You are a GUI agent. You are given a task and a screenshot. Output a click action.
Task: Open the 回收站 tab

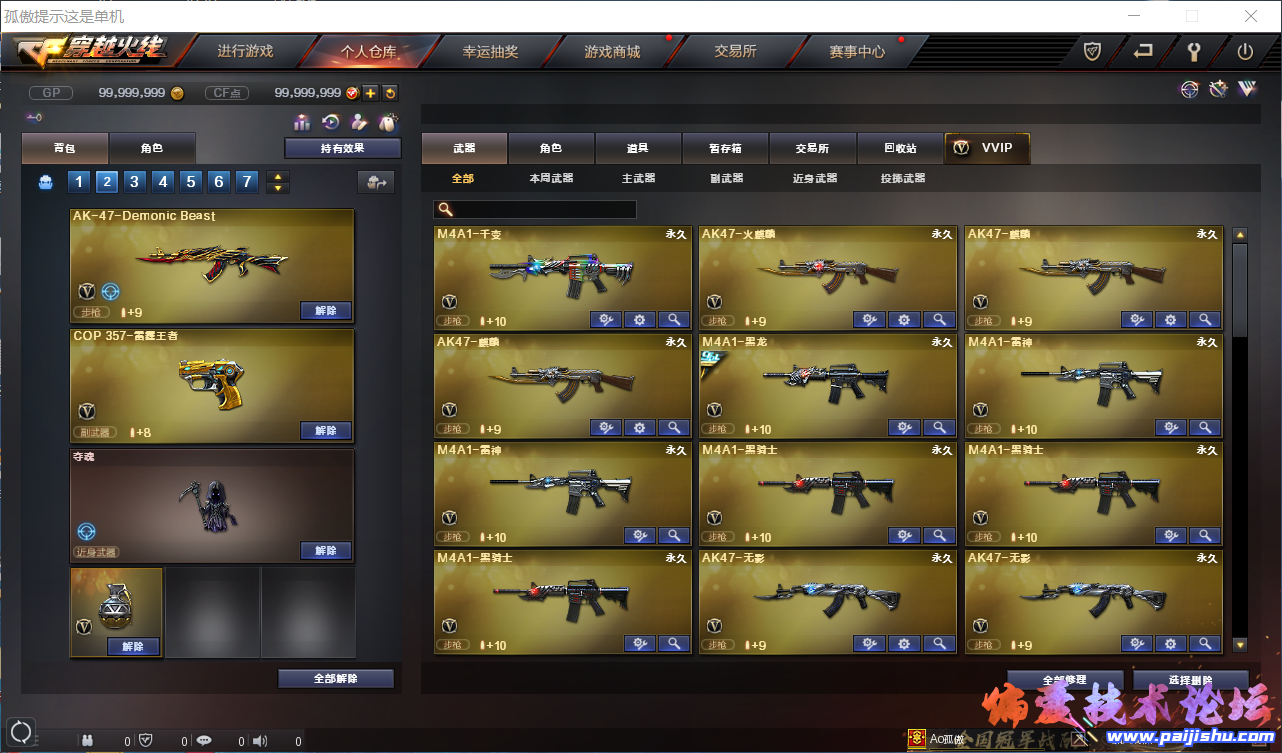[x=899, y=147]
